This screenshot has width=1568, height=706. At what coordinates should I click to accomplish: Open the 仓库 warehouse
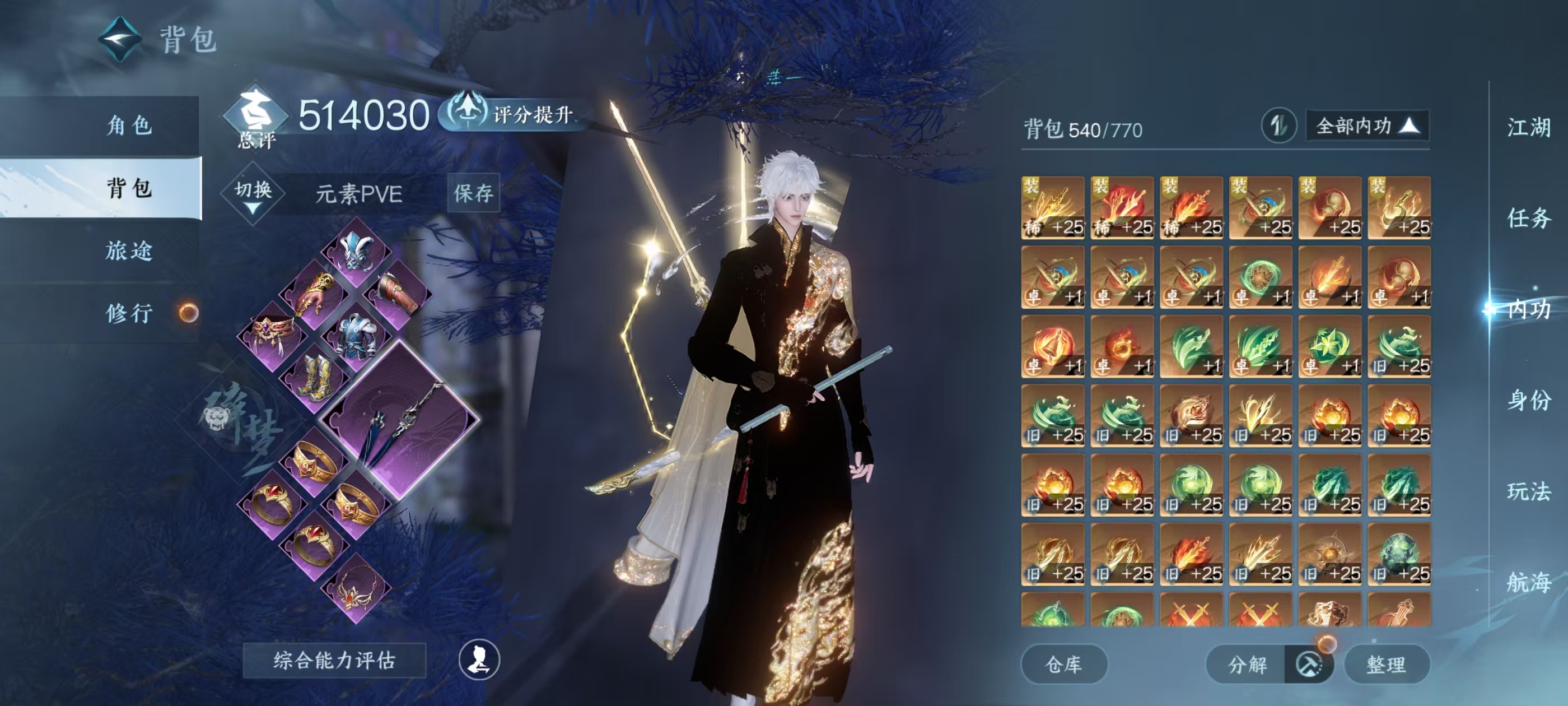click(1063, 664)
